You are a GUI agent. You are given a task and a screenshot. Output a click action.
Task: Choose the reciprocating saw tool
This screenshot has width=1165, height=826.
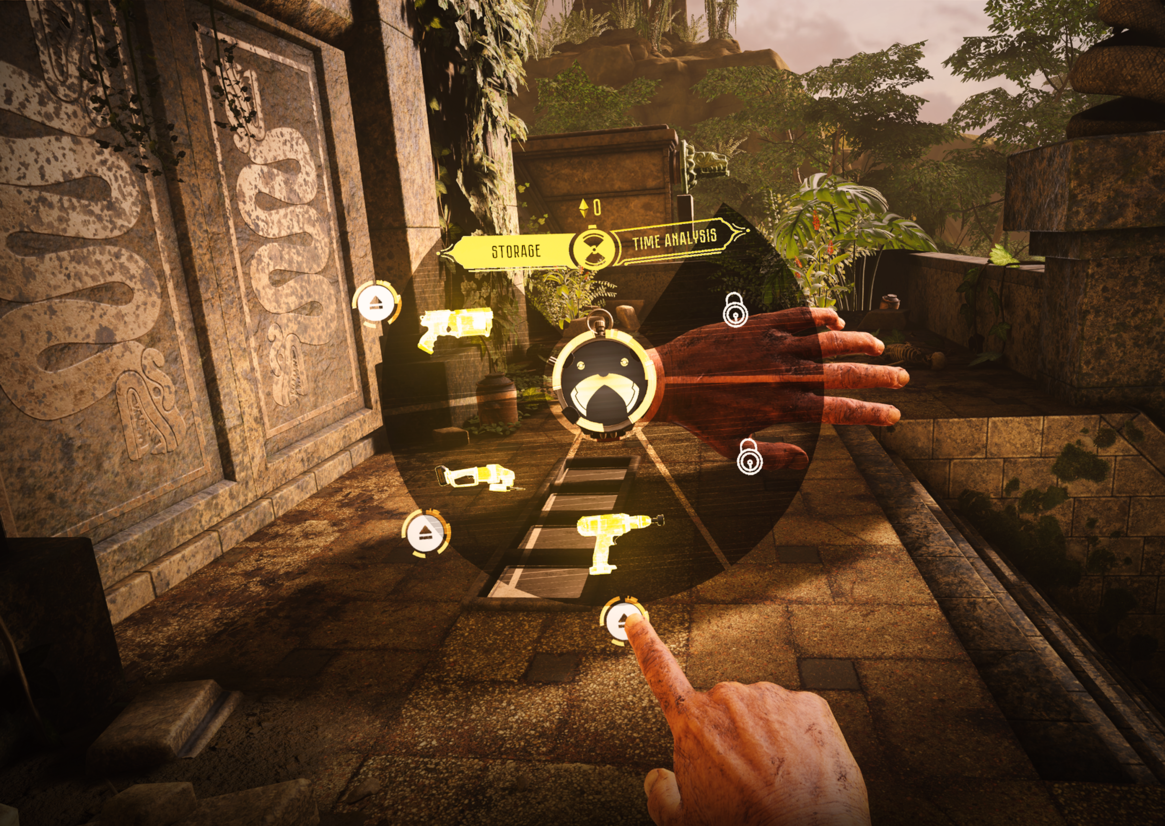coord(475,476)
